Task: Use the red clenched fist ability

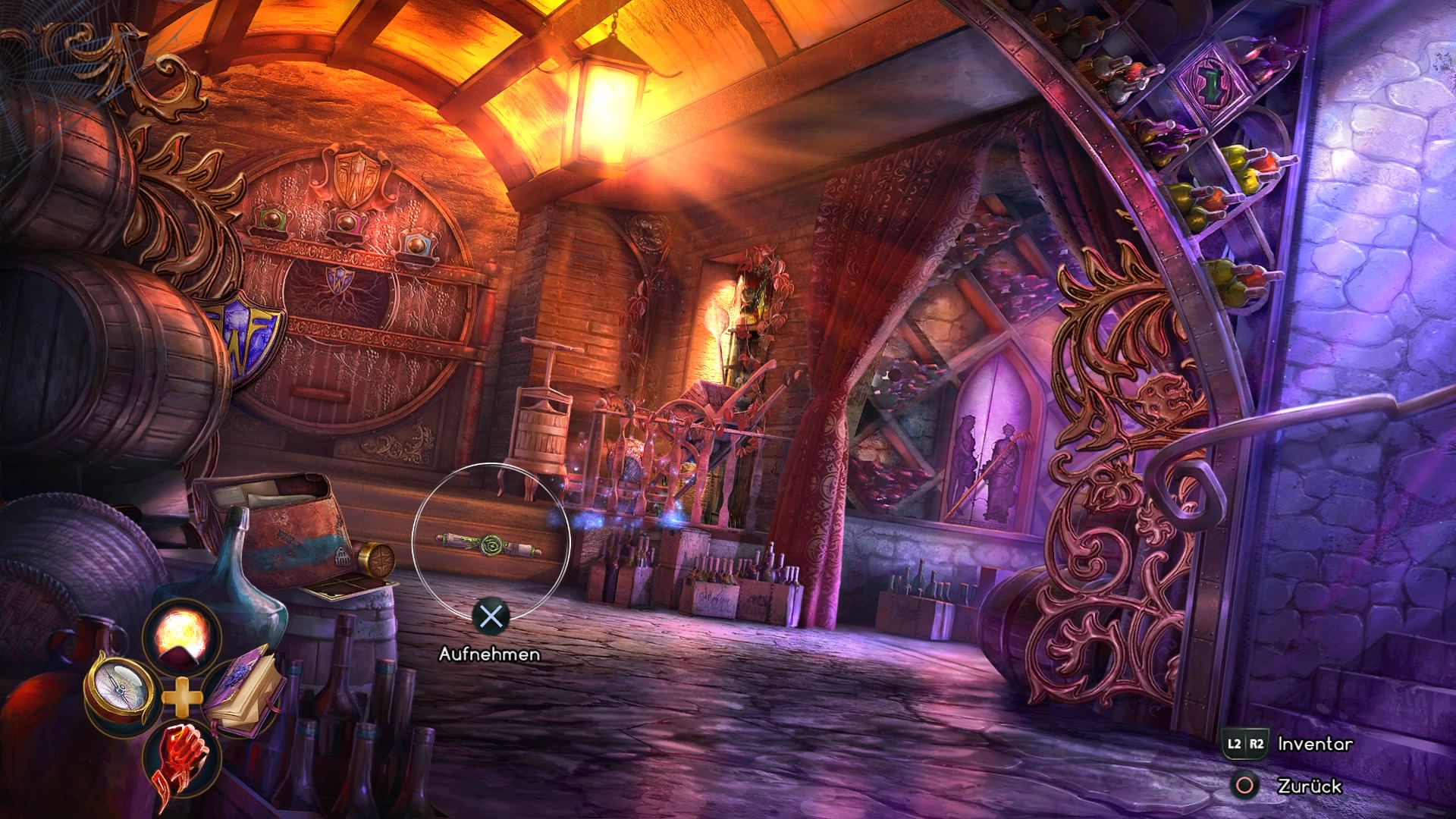Action: pos(181,755)
